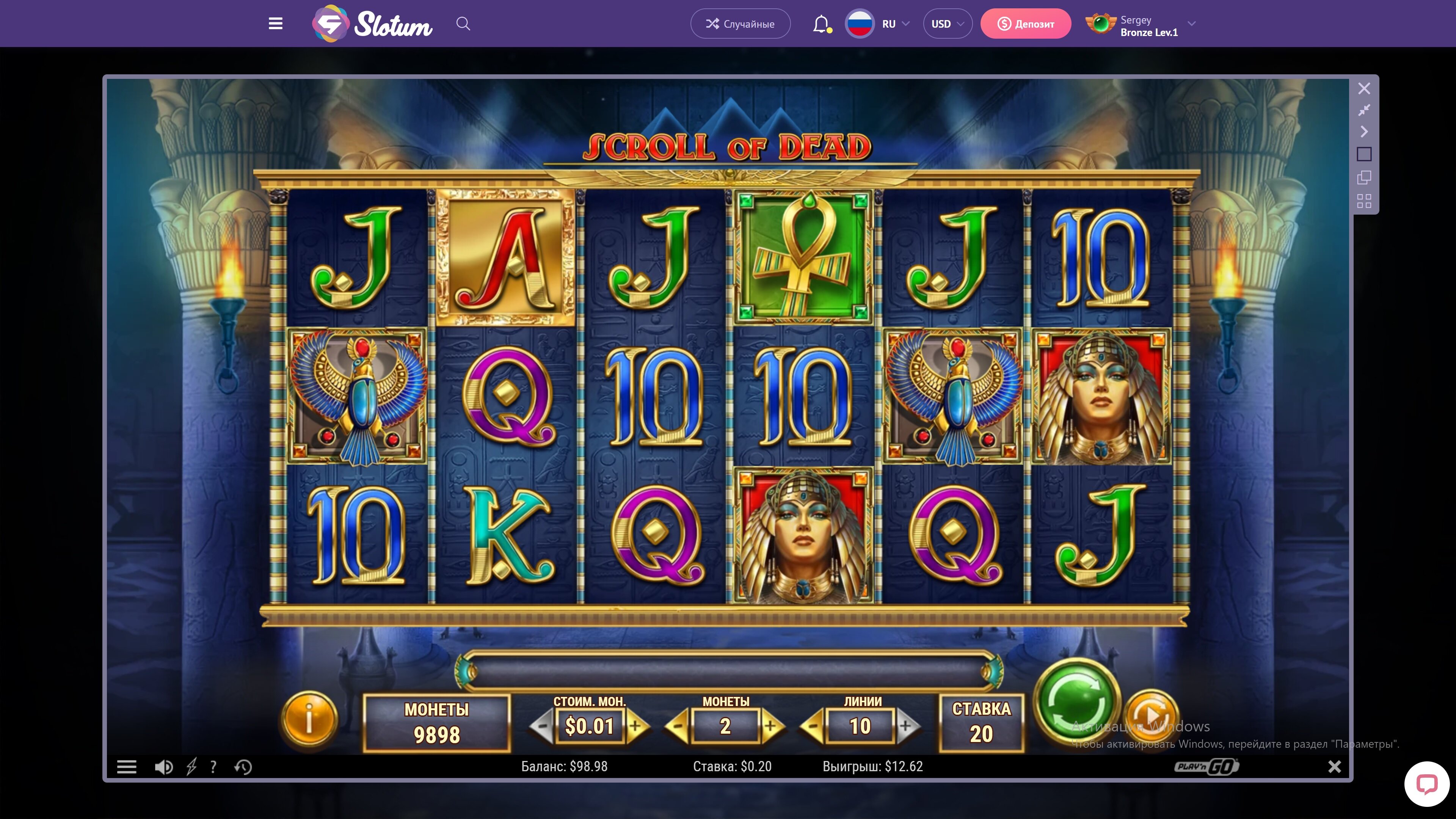The image size is (1456, 819).
Task: Raise the number of coins per line
Action: tap(771, 726)
